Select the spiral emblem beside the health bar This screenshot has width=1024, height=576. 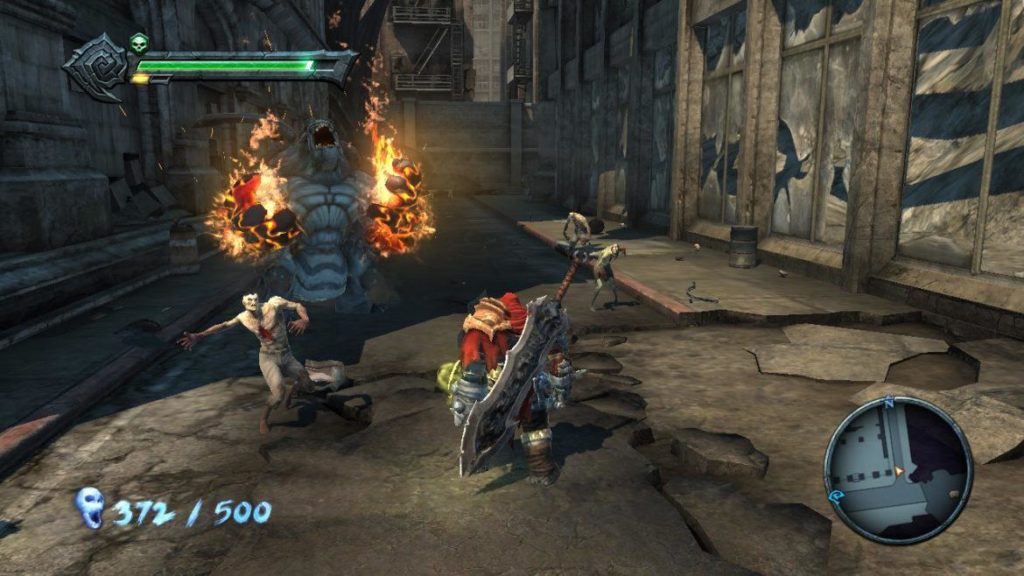[98, 67]
